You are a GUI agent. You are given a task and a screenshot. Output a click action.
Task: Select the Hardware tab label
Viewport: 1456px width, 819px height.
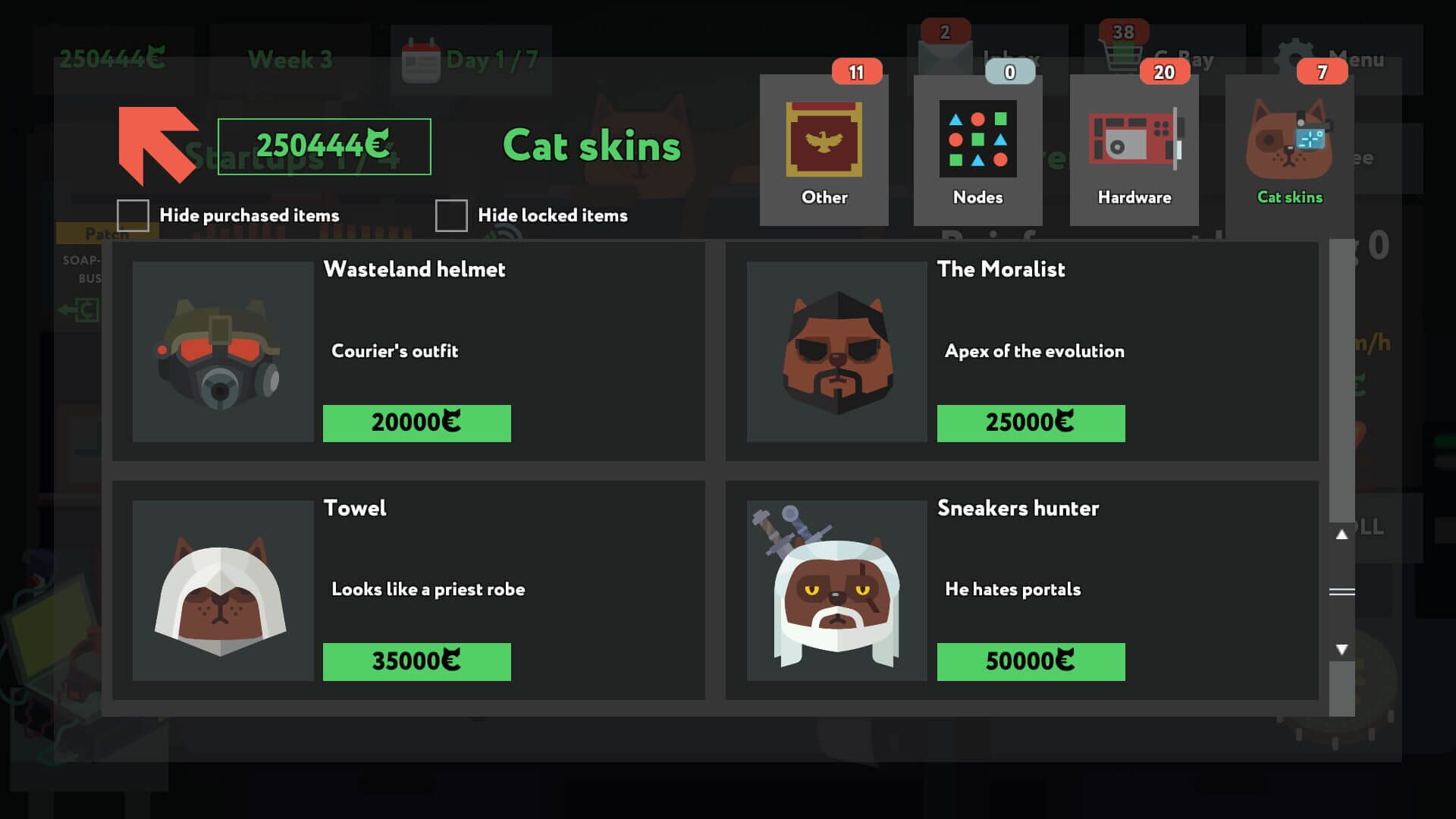pos(1134,197)
